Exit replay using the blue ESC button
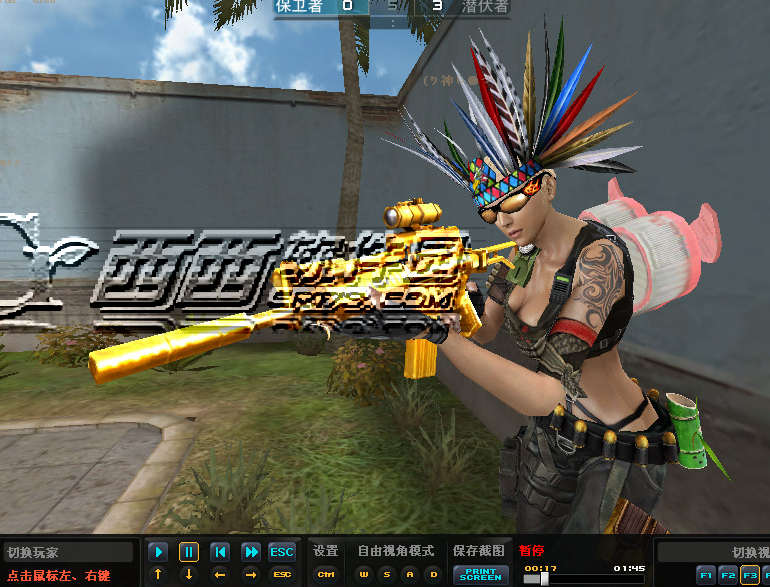 click(x=282, y=552)
